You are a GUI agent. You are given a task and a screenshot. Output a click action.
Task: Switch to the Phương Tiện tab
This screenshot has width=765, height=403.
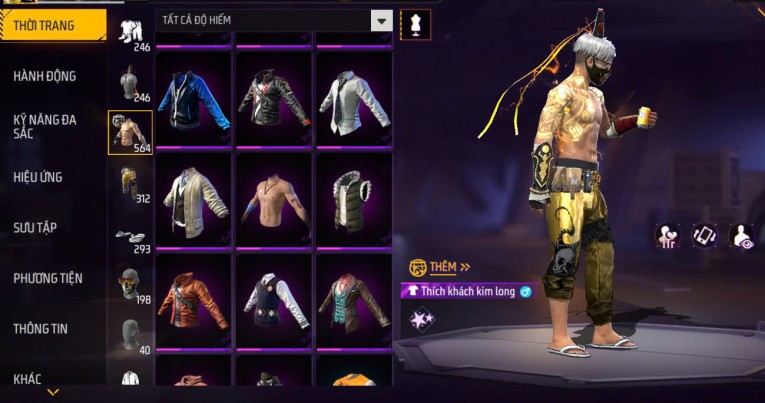pyautogui.click(x=48, y=278)
